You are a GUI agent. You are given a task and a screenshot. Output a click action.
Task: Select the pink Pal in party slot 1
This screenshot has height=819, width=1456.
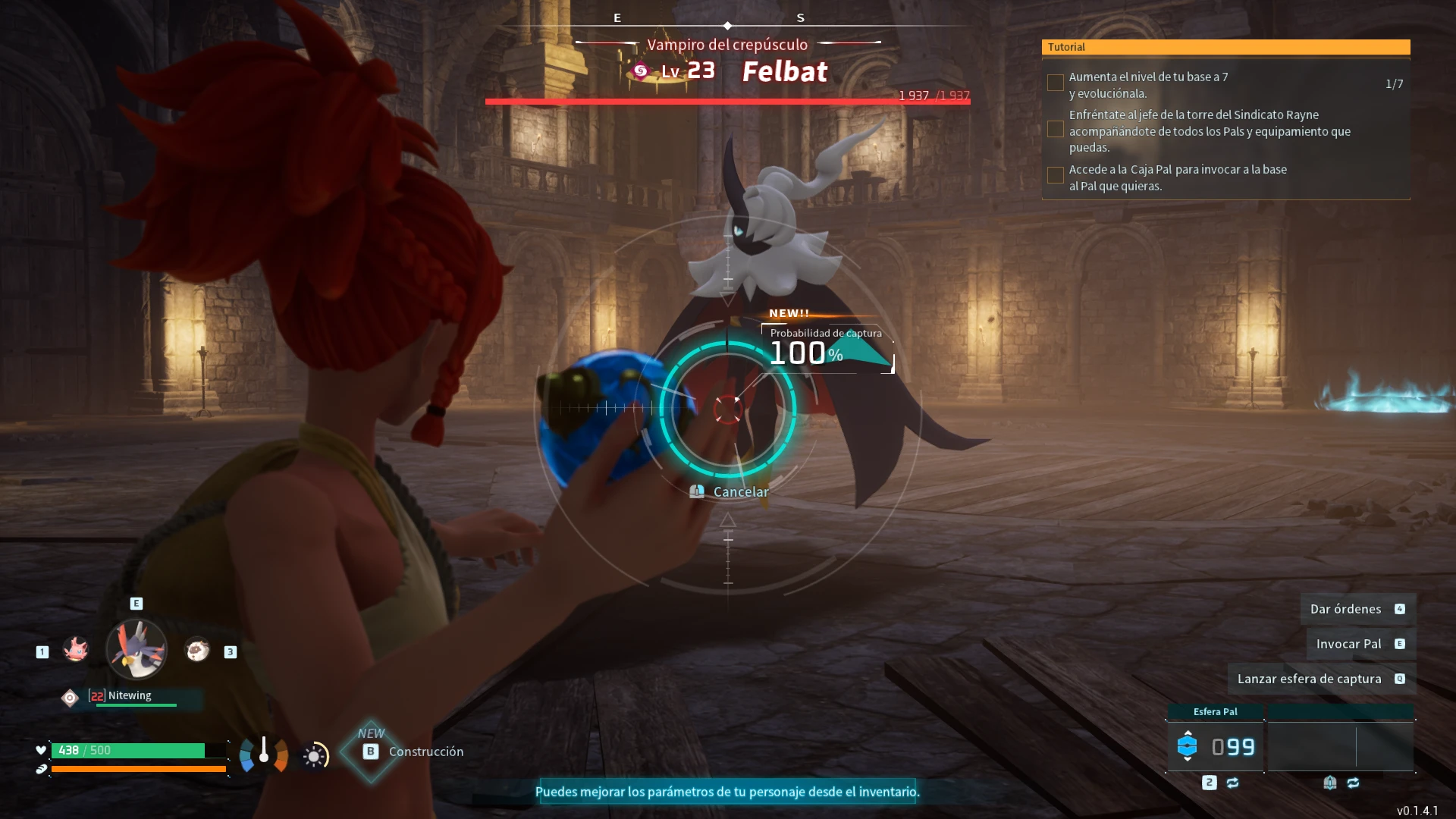[76, 650]
